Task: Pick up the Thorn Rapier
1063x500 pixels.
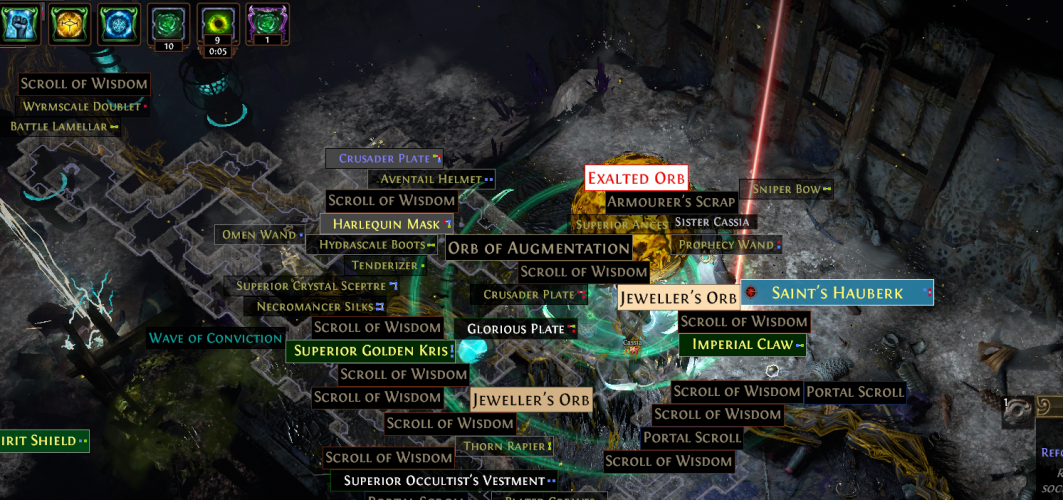Action: point(504,446)
